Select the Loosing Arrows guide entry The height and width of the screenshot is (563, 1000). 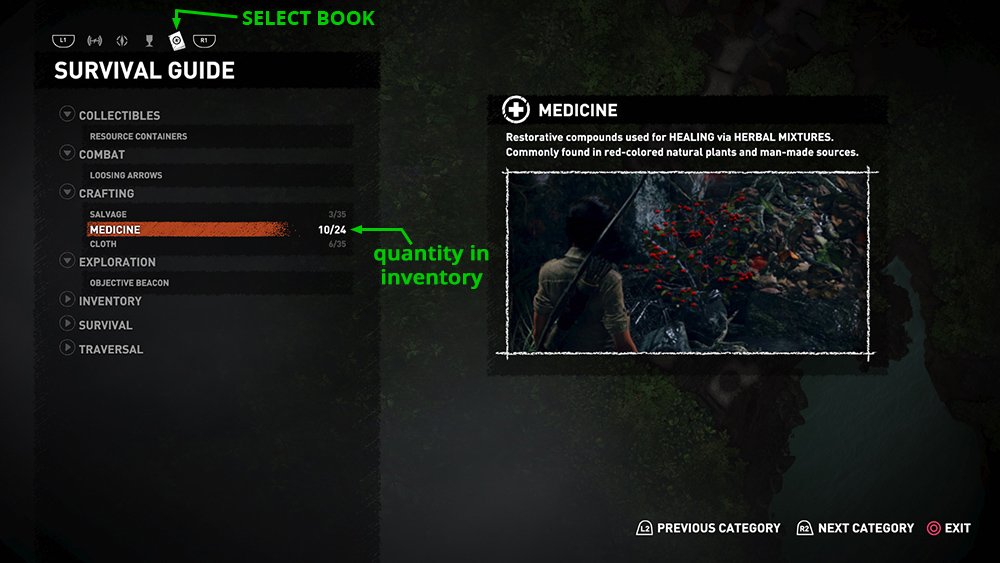coord(126,175)
